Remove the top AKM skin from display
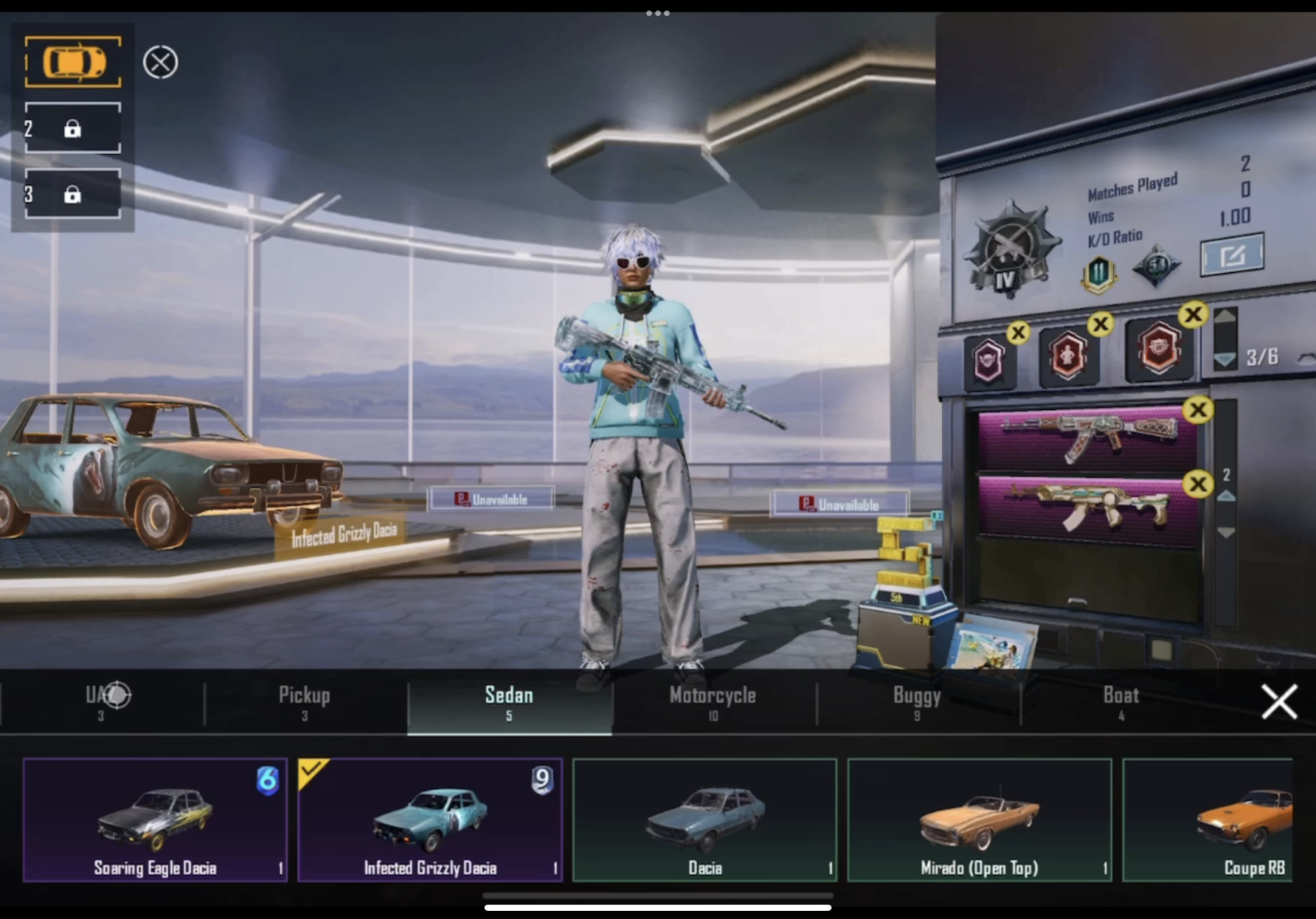1316x919 pixels. (1199, 409)
